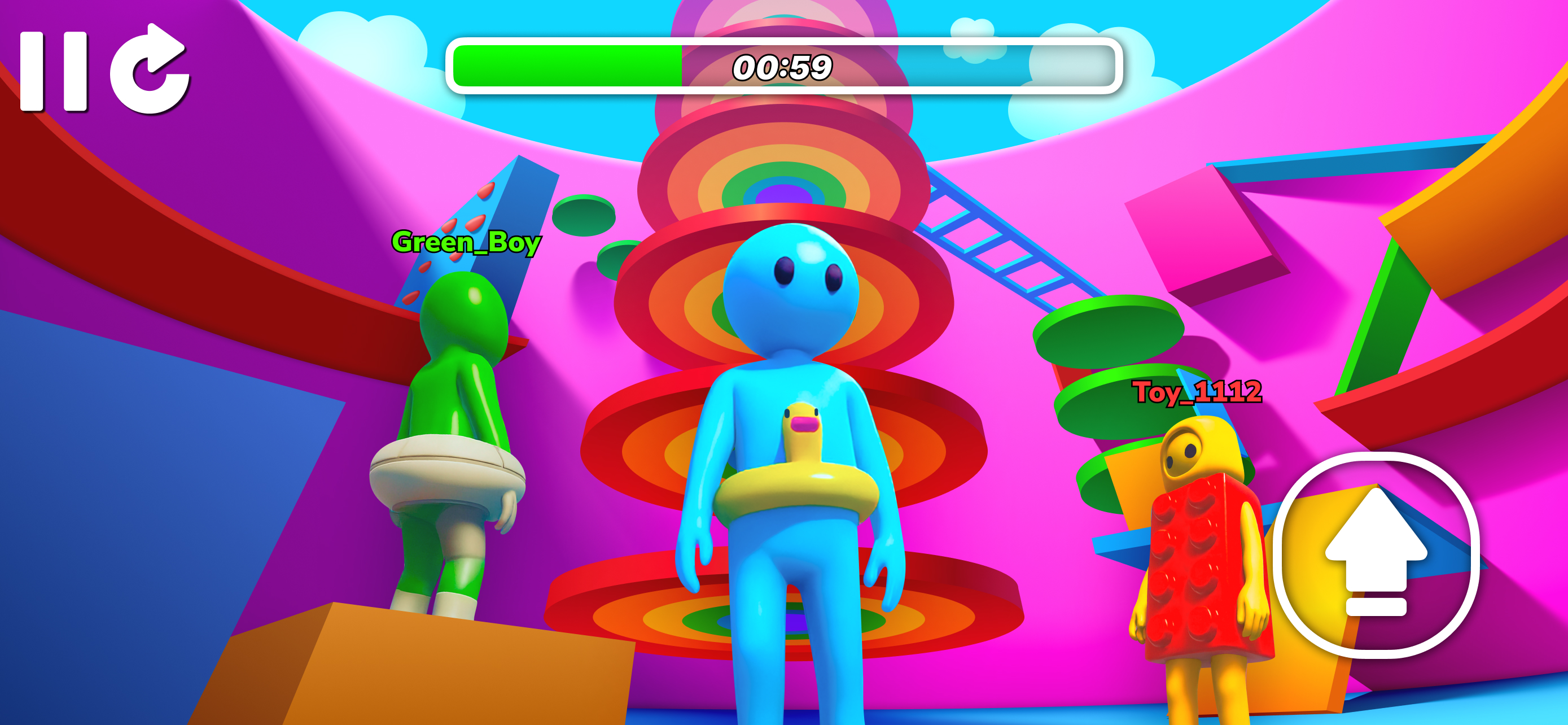This screenshot has height=725, width=1568.
Task: Tap the green progress bar fill
Action: point(566,67)
